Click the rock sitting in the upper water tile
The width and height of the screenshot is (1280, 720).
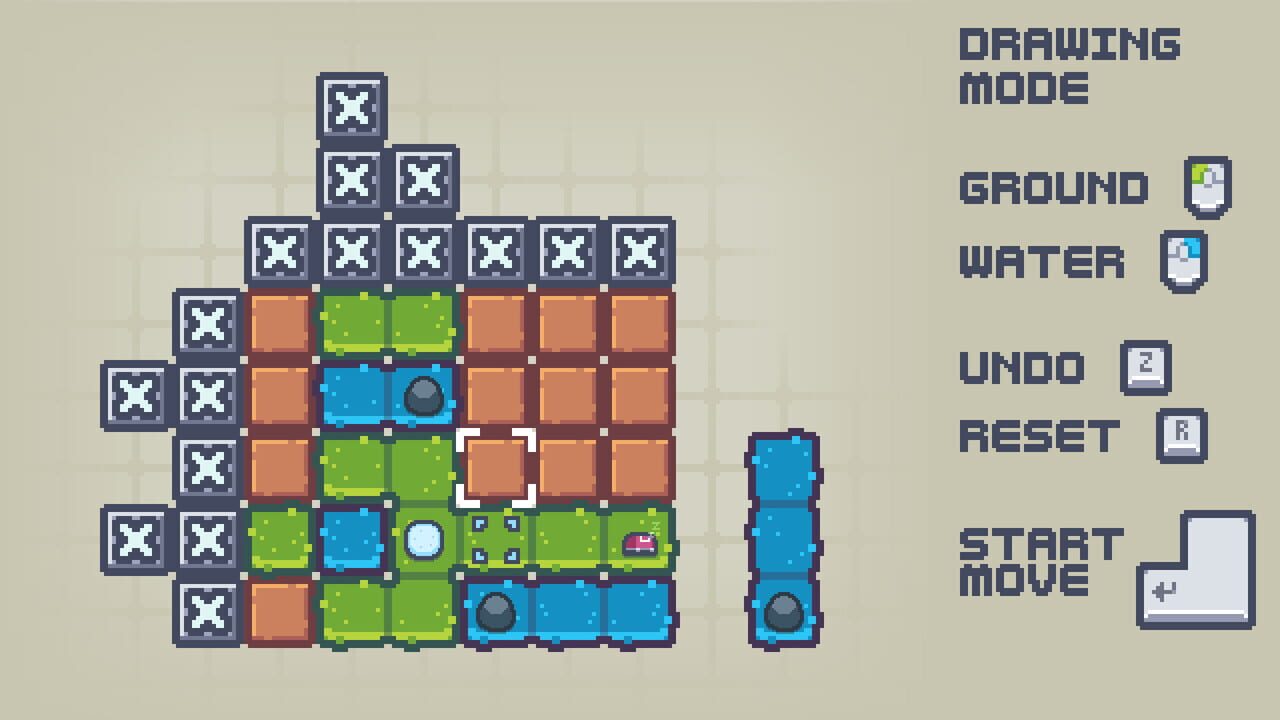(424, 393)
